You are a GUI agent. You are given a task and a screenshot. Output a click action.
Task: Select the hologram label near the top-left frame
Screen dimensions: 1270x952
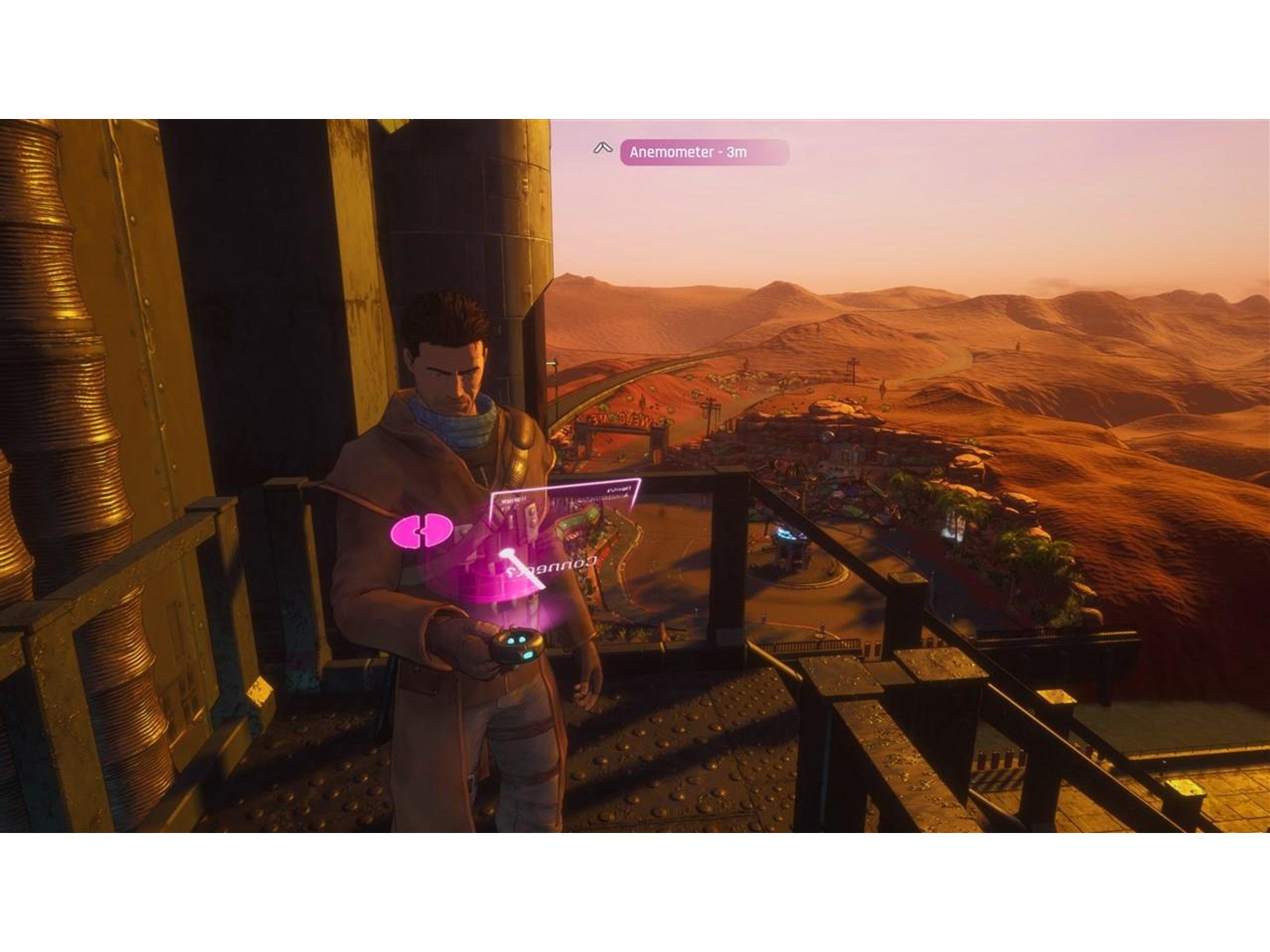[x=512, y=500]
